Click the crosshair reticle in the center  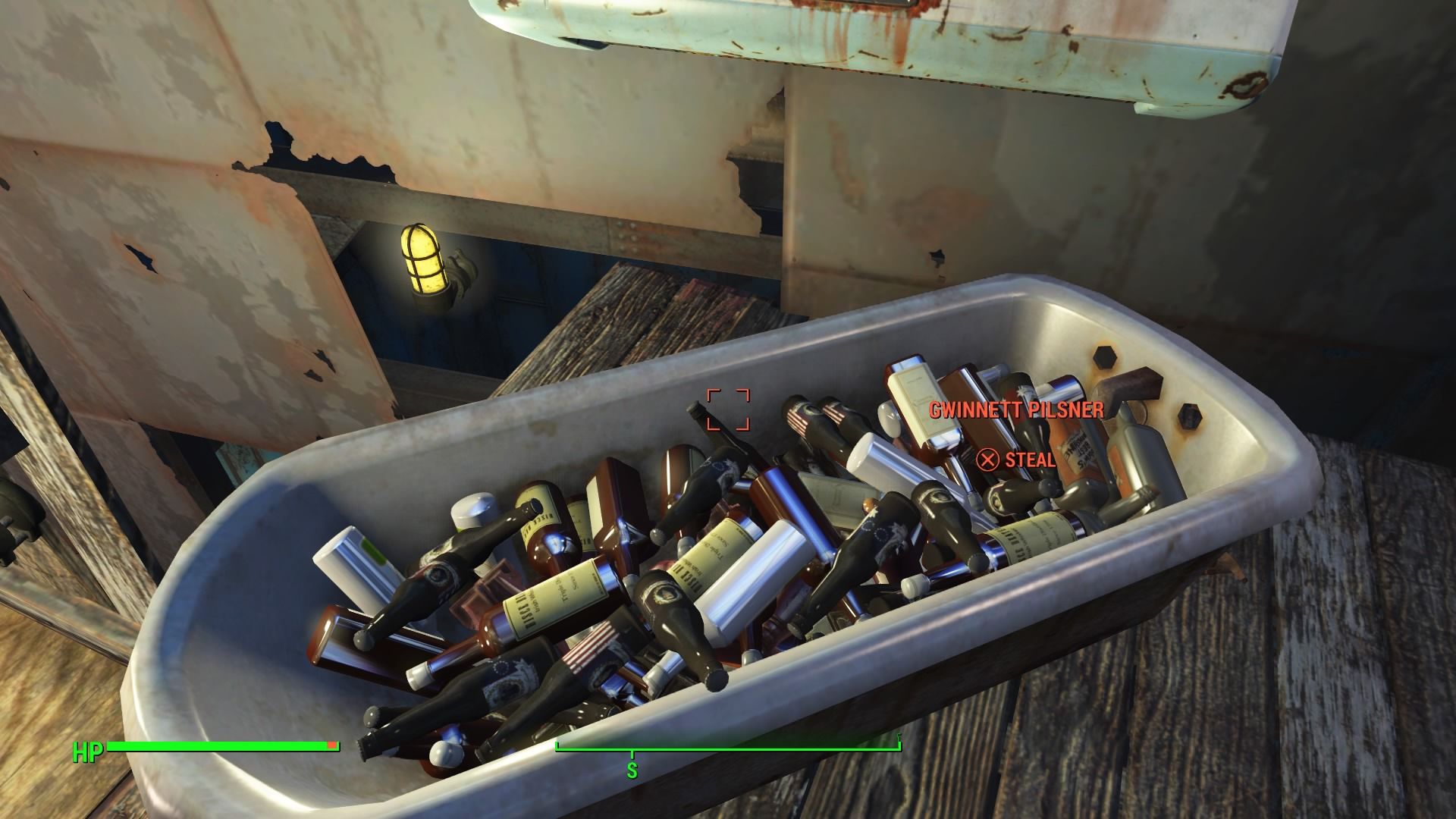tap(729, 409)
